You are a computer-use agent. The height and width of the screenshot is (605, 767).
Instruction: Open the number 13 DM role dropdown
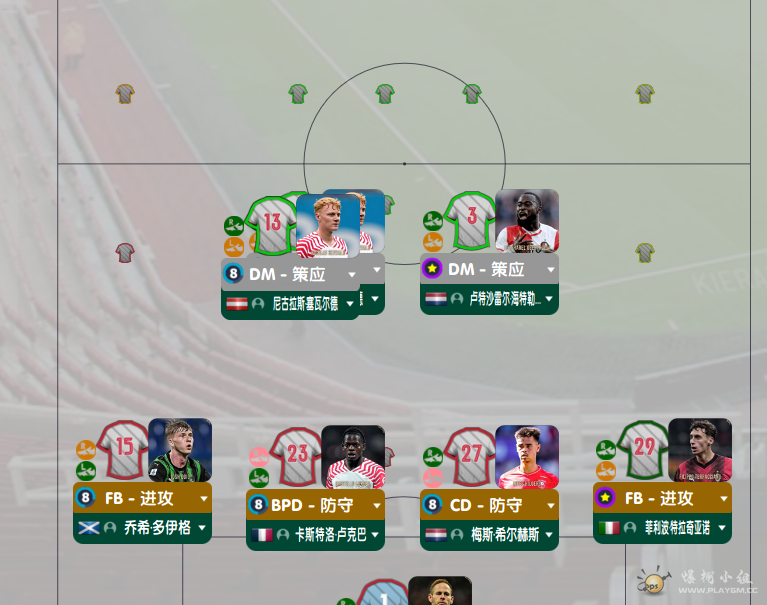(x=351, y=273)
